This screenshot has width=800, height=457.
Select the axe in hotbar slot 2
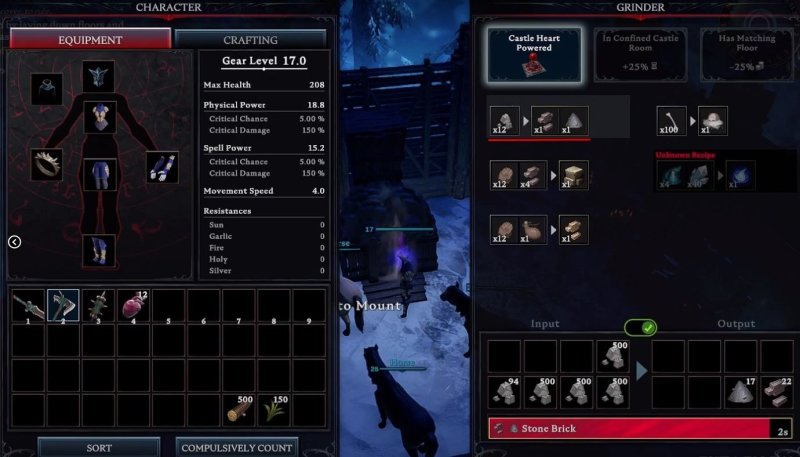click(63, 306)
